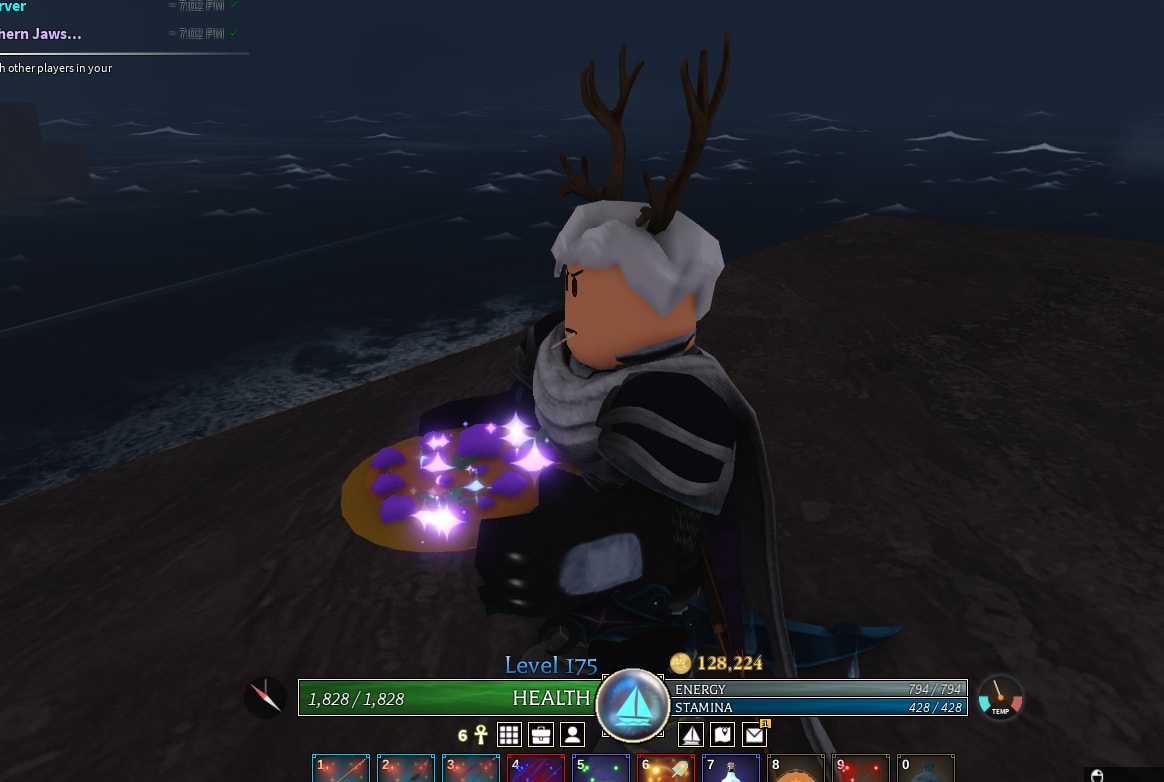Screen dimensions: 1164x782
Task: Select hotbar slot 5 with green sparks
Action: 601,768
